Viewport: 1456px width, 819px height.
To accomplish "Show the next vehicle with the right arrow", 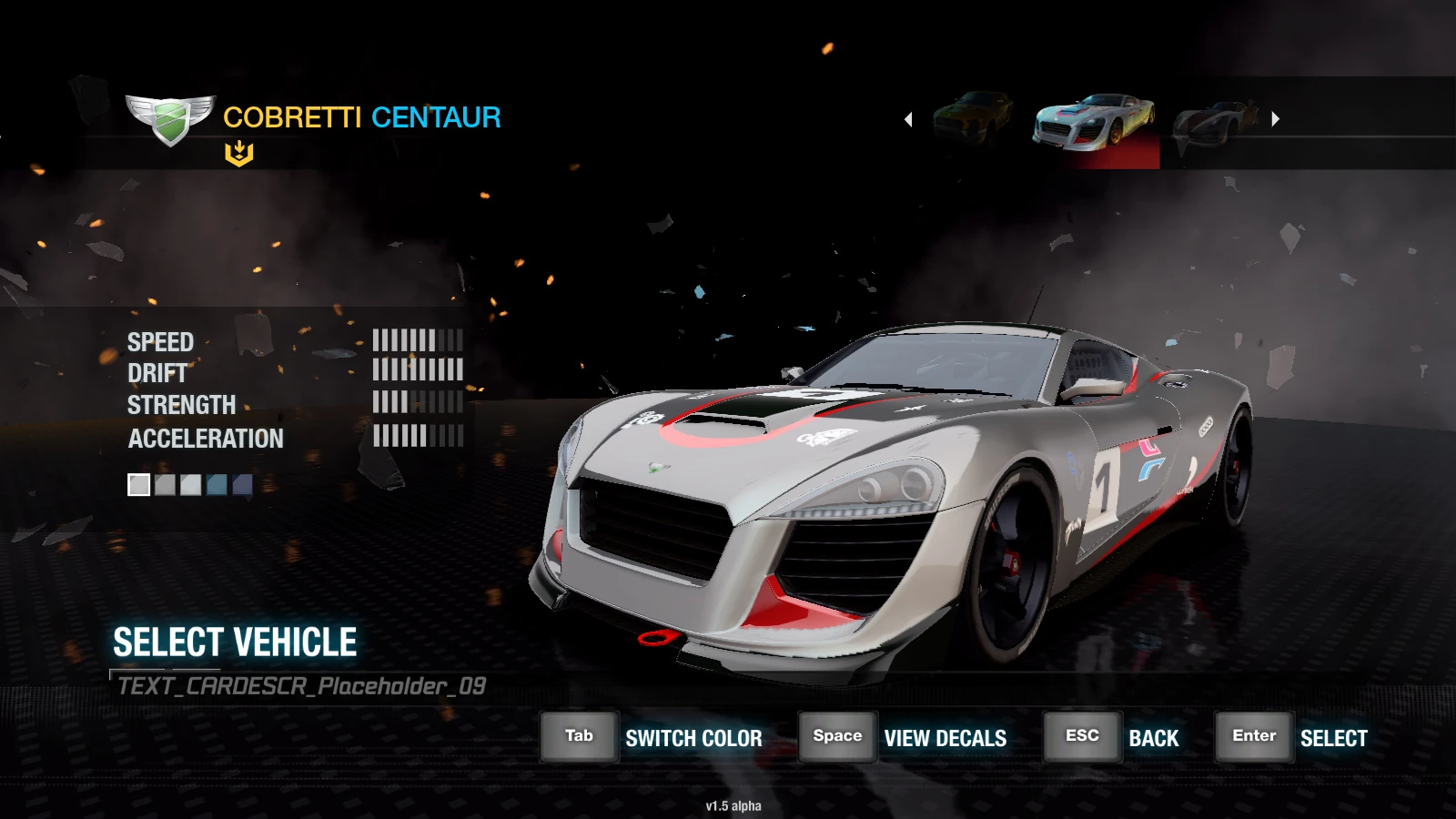I will coord(1276,119).
